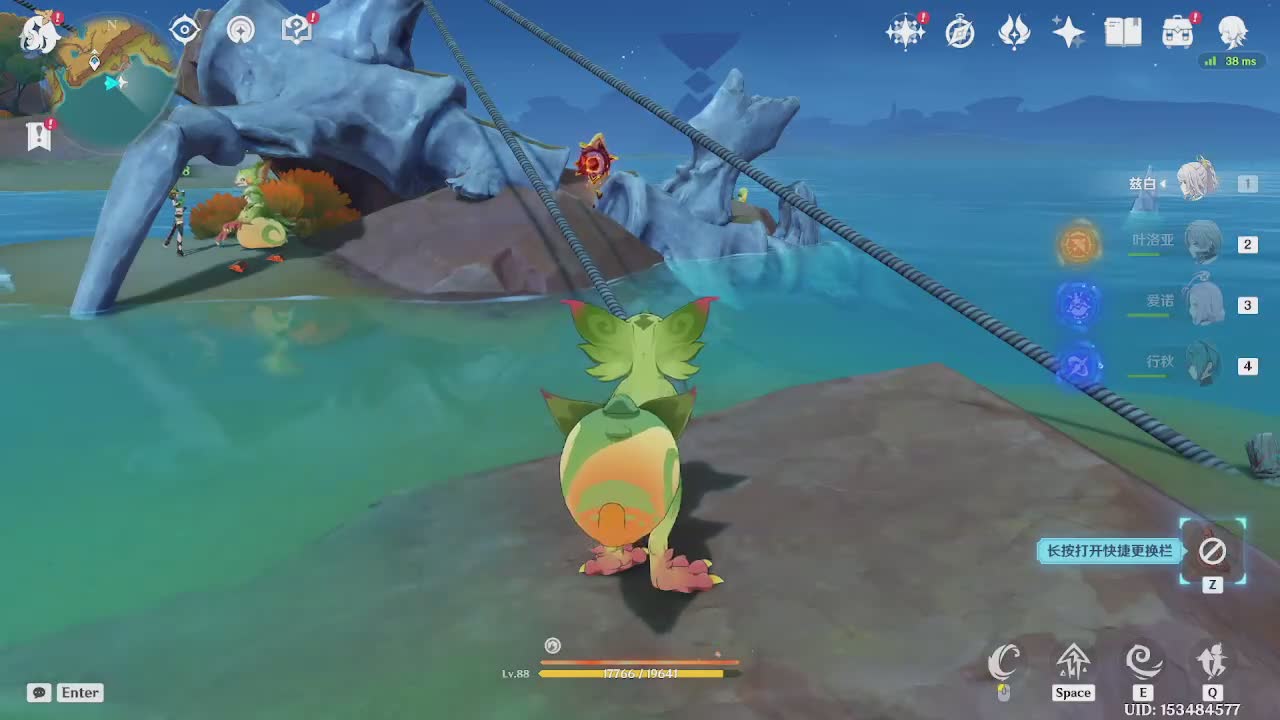Open the four-pointed star wish icon
Screen dimensions: 1280x720
pos(1068,33)
